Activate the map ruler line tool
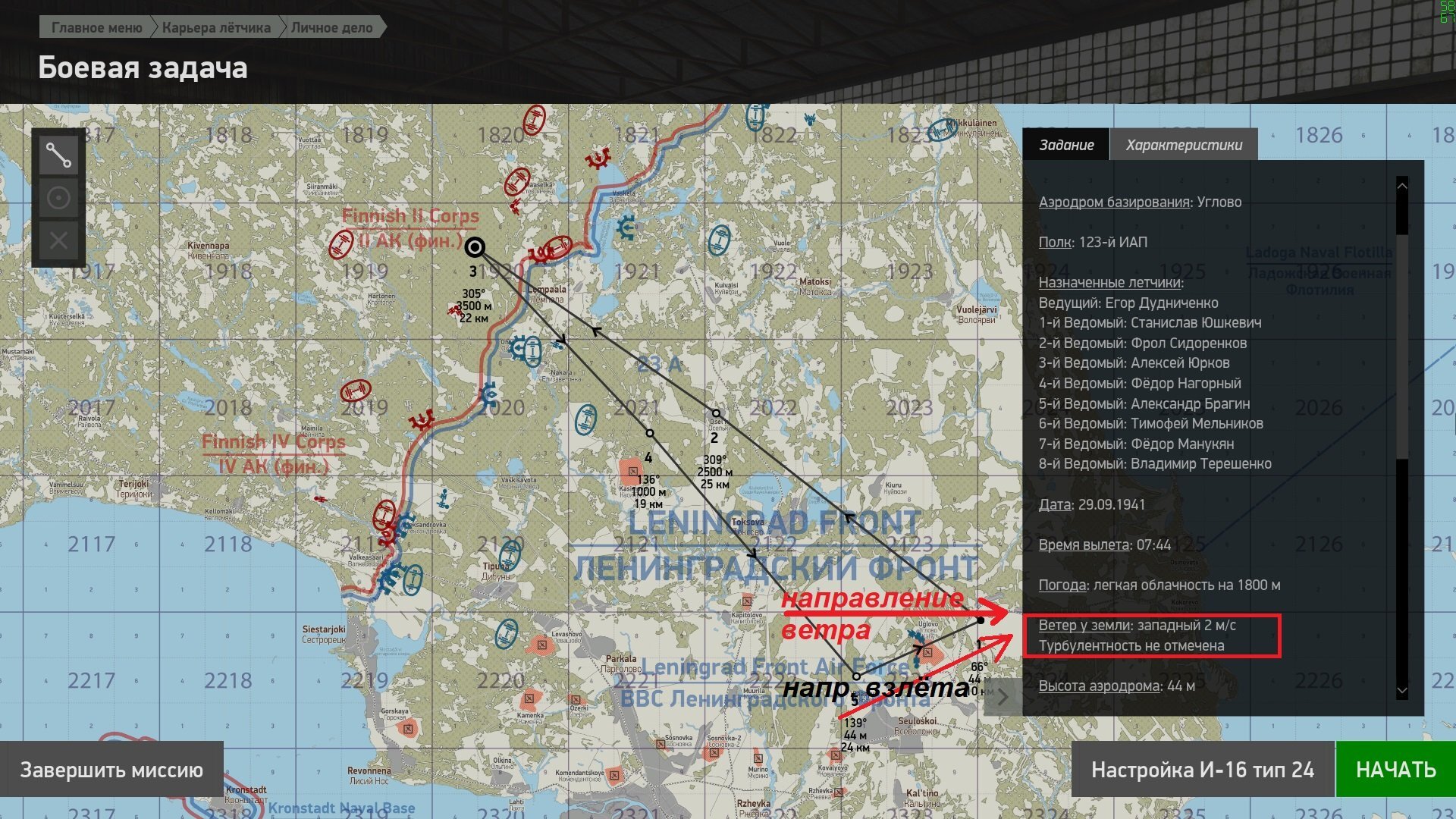 [58, 155]
